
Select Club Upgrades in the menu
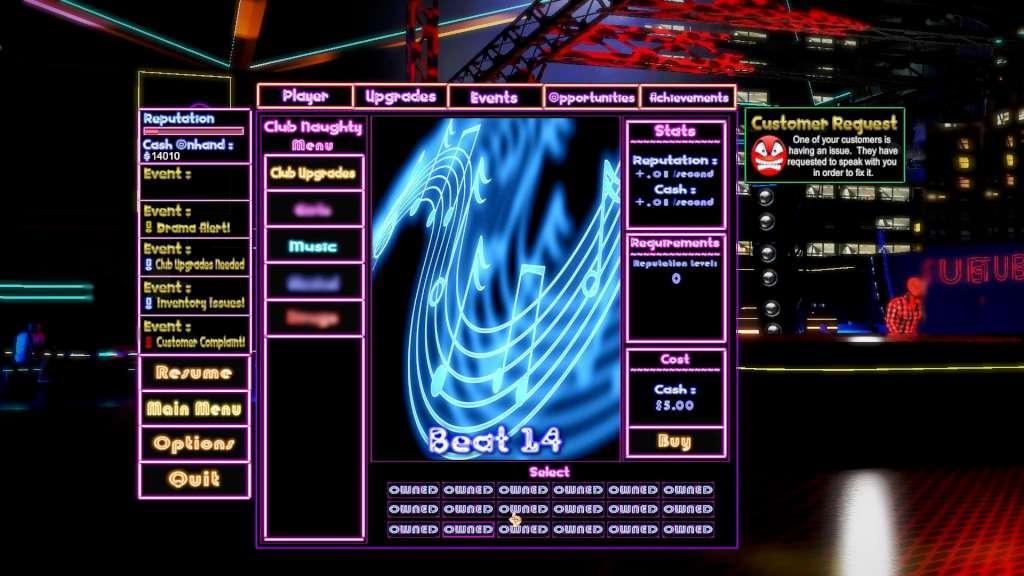(x=313, y=173)
